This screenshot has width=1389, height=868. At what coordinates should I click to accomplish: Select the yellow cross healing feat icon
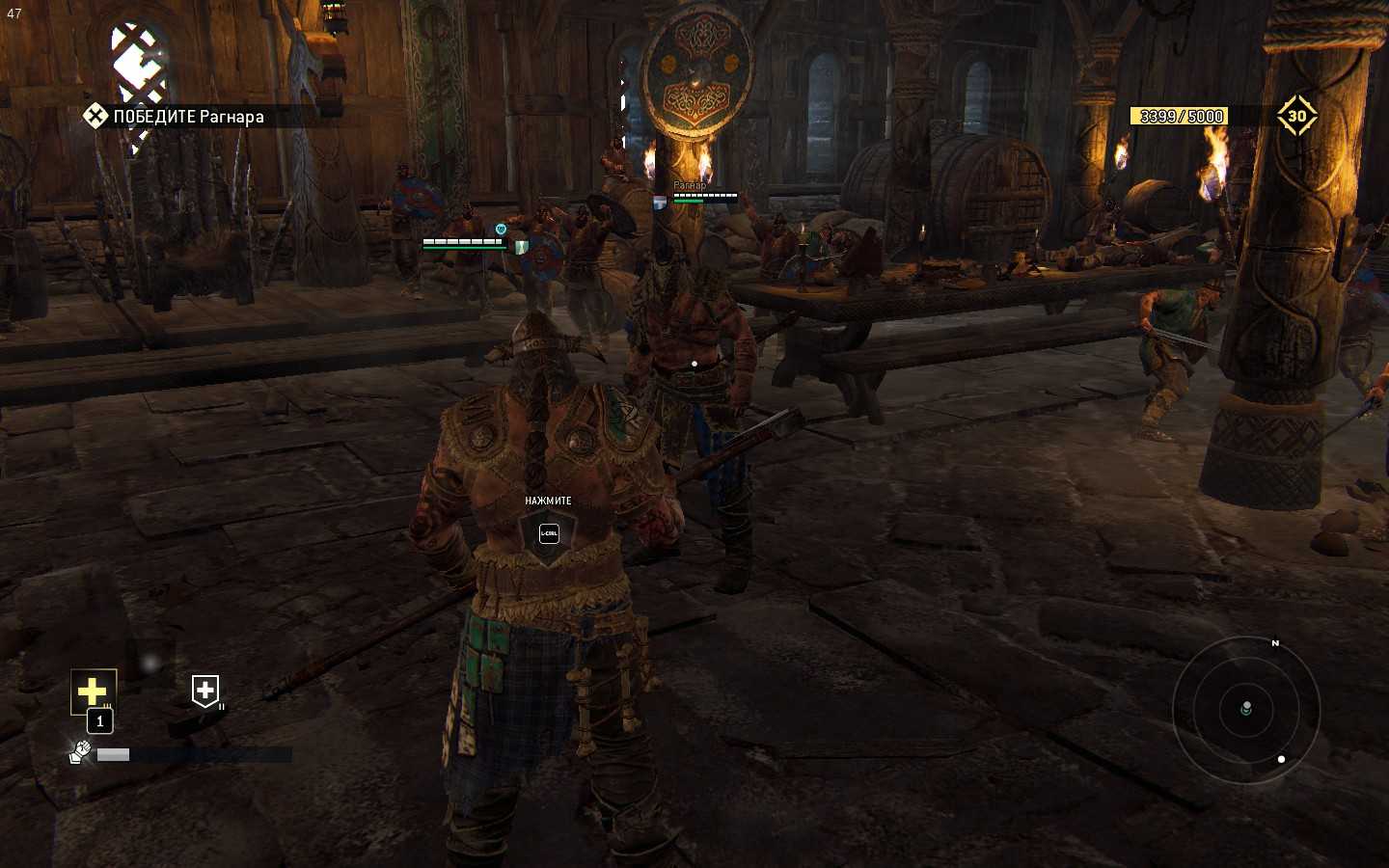[x=93, y=691]
